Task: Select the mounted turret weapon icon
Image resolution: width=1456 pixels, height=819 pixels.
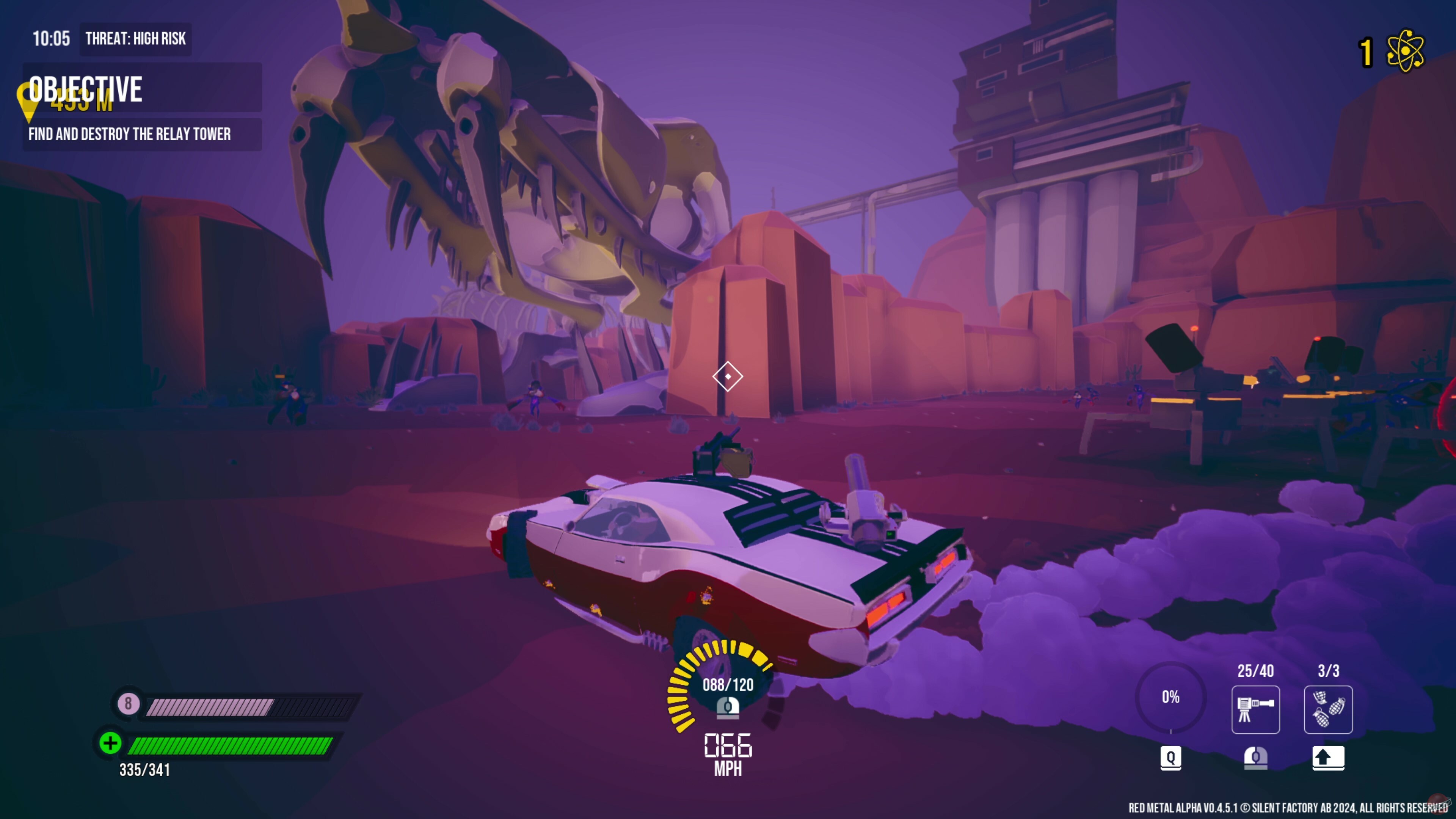Action: (1256, 710)
